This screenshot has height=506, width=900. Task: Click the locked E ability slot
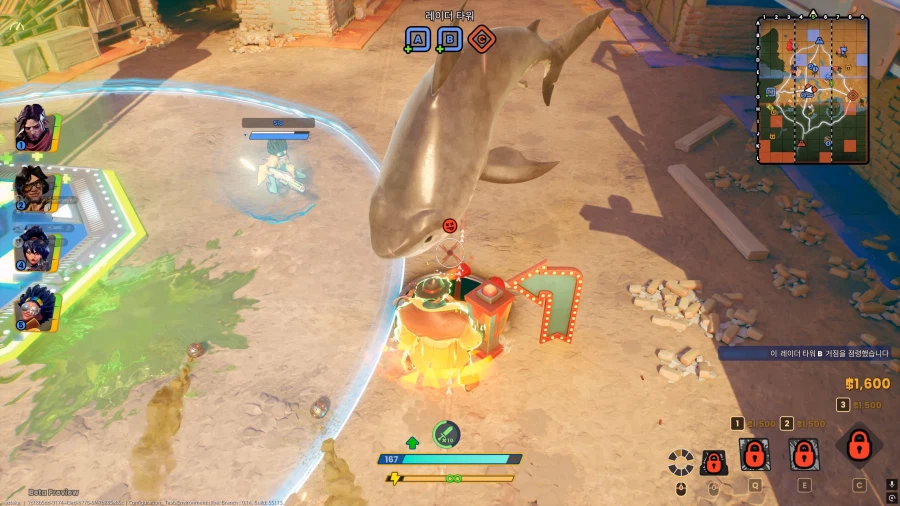click(x=803, y=455)
